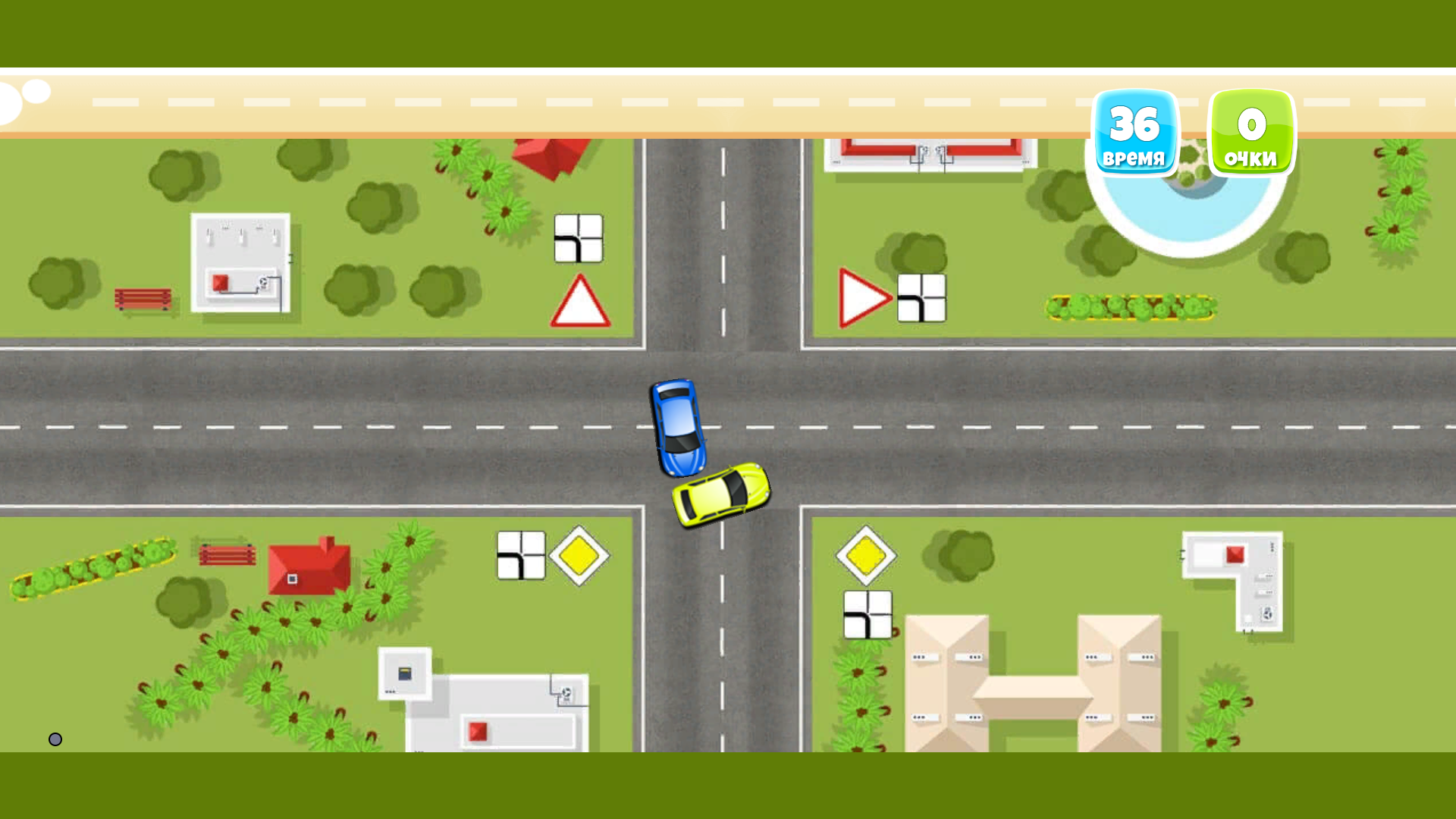The width and height of the screenshot is (1456, 819).
Task: Click the small gray dot near the bottom-left corner
Action: click(x=55, y=739)
